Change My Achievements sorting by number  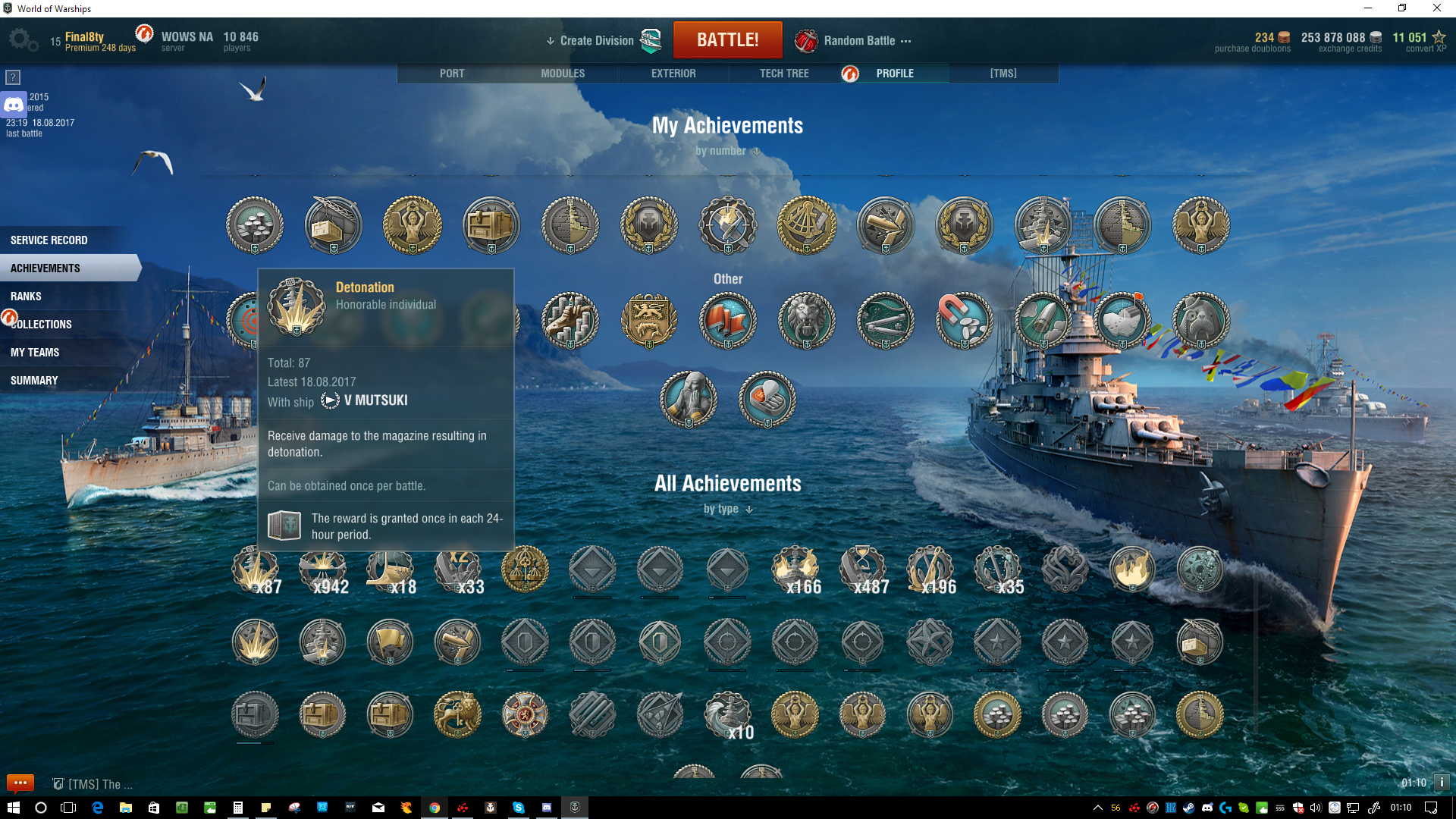coord(727,151)
